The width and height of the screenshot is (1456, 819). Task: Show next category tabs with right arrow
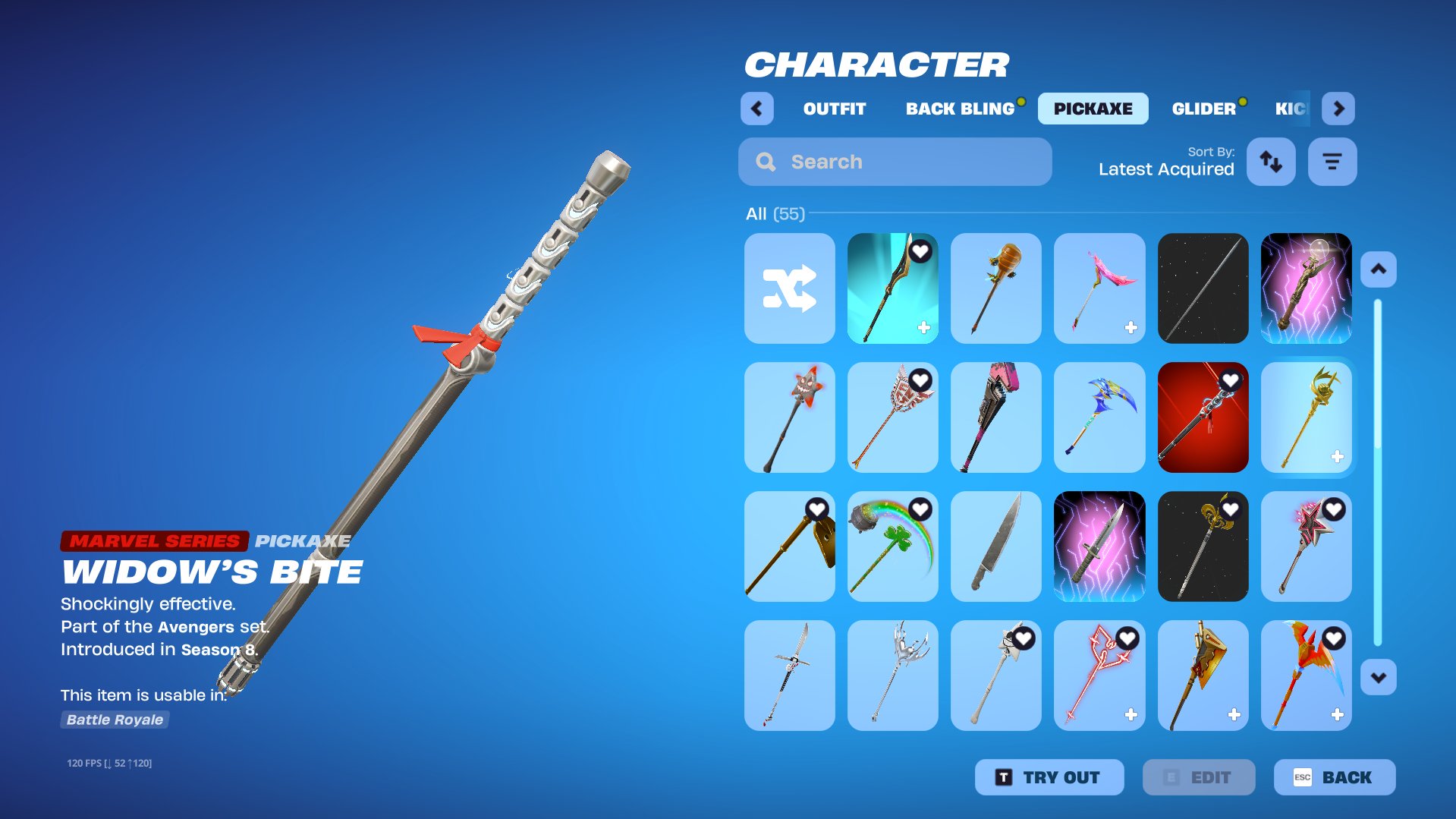pos(1338,109)
